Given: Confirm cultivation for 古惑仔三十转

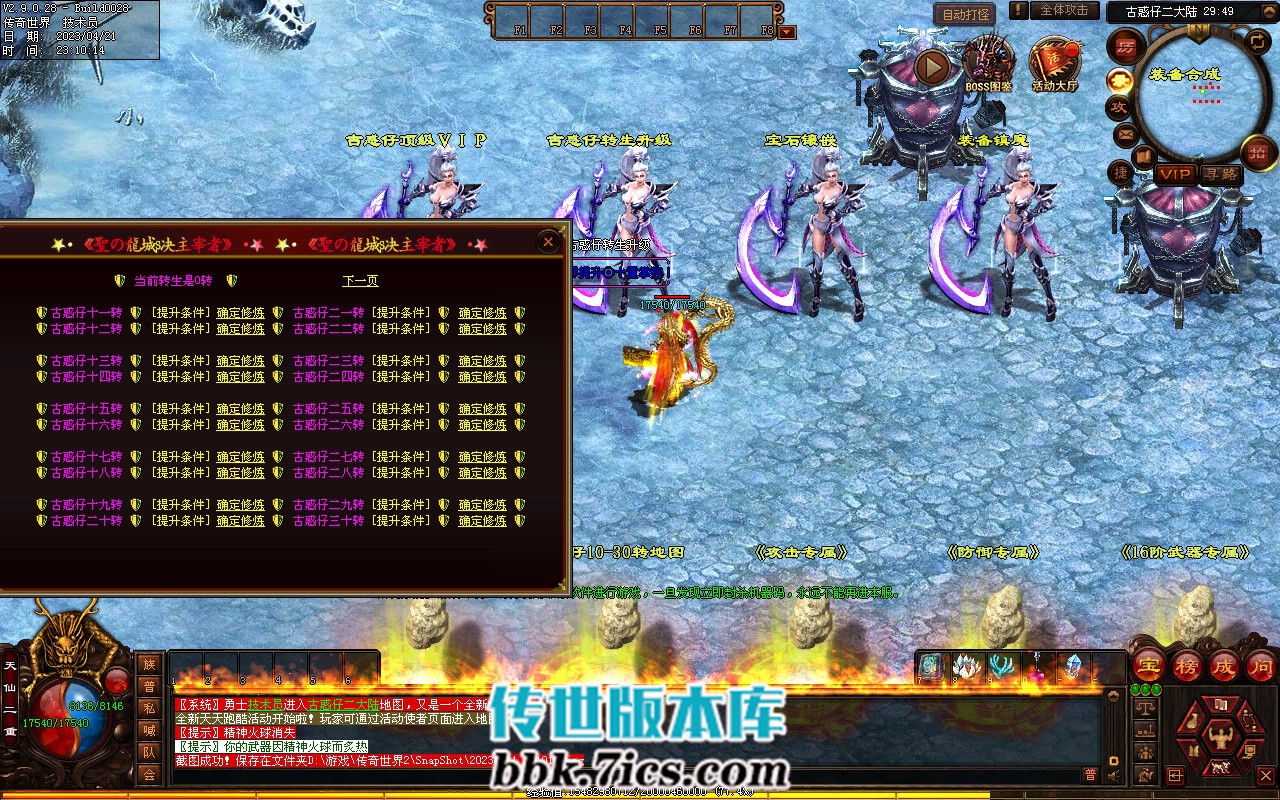Looking at the screenshot, I should [482, 521].
